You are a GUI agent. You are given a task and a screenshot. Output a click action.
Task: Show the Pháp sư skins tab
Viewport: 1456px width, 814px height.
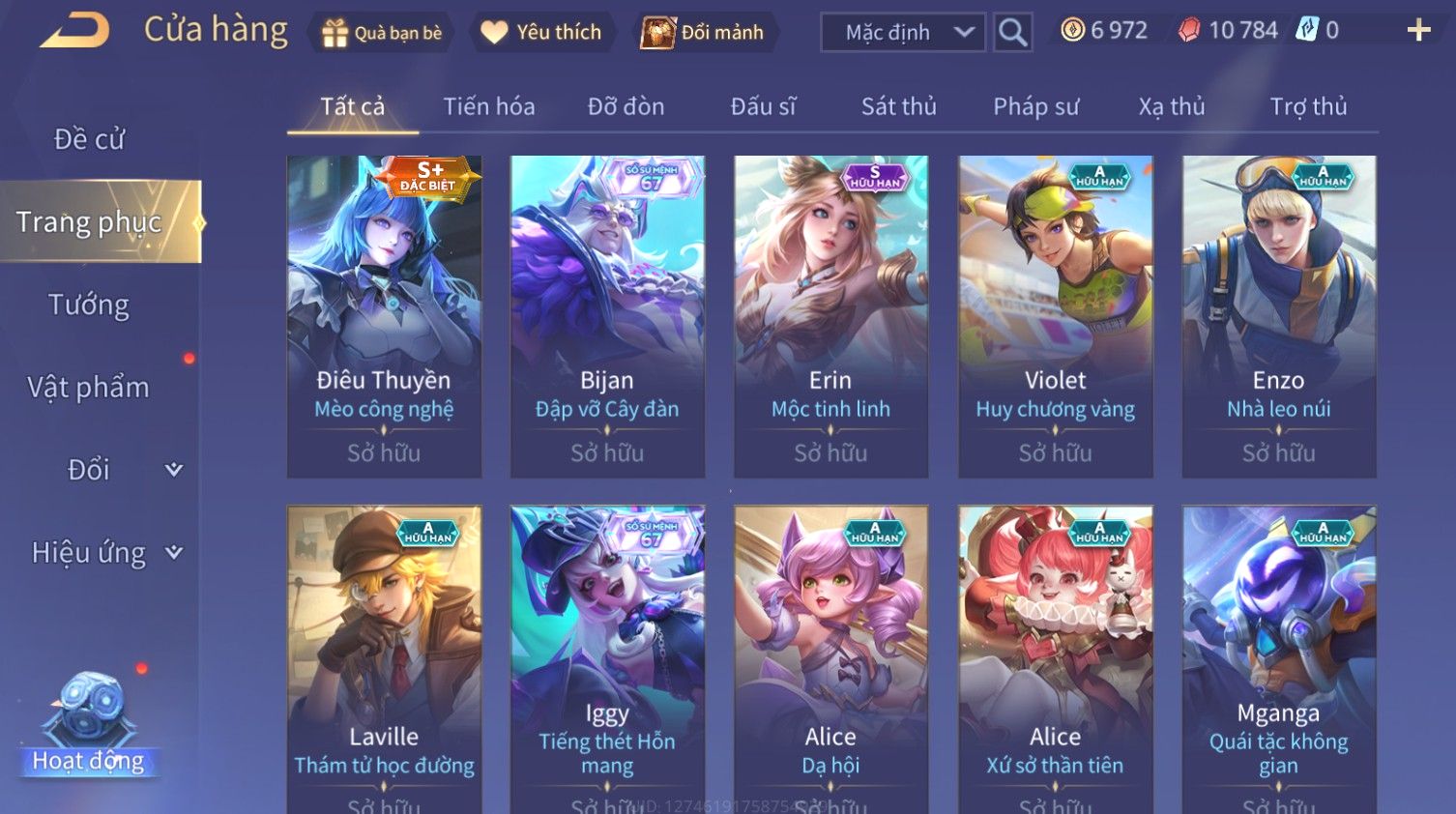click(1035, 106)
